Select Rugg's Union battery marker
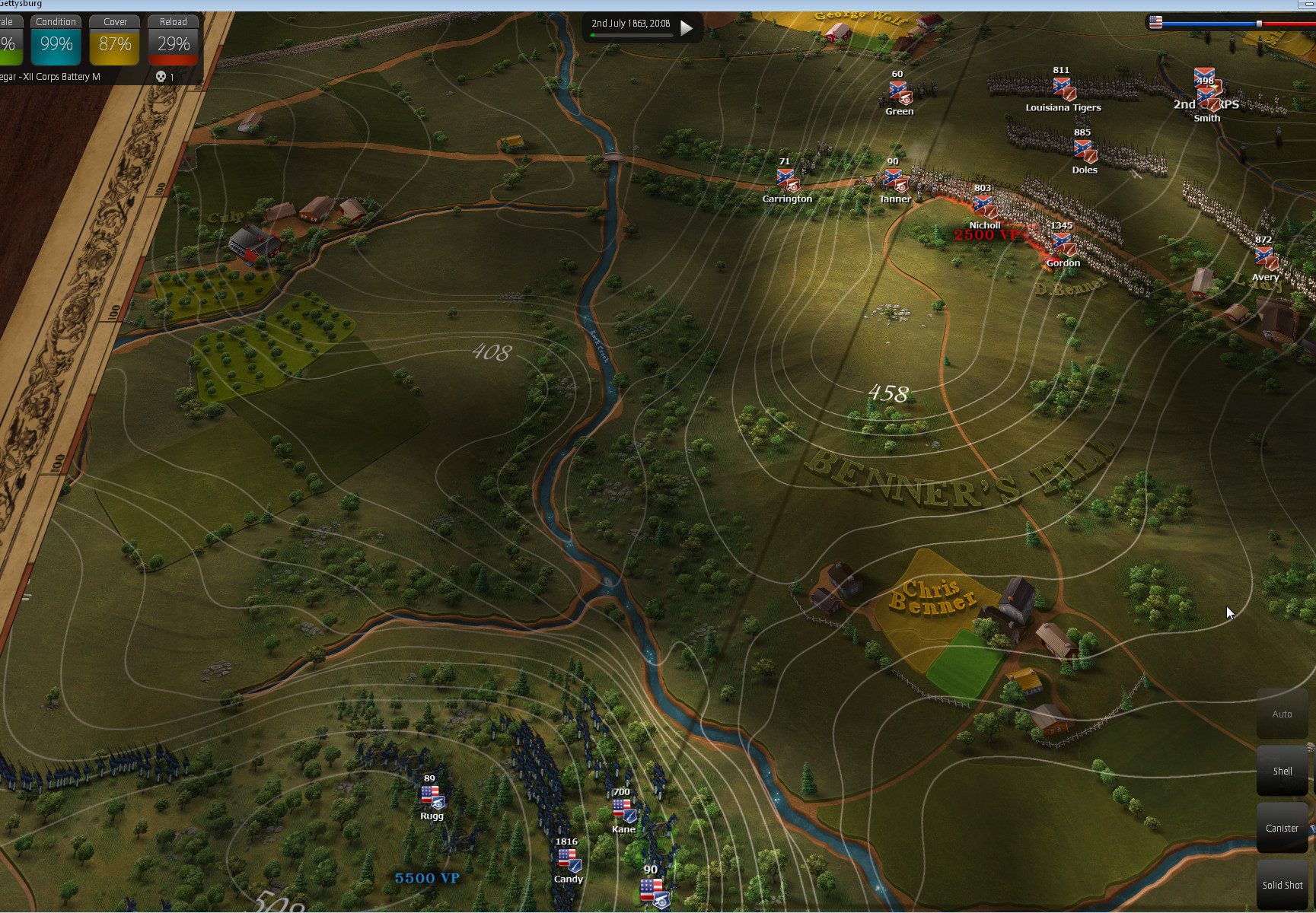1316x913 pixels. 432,797
